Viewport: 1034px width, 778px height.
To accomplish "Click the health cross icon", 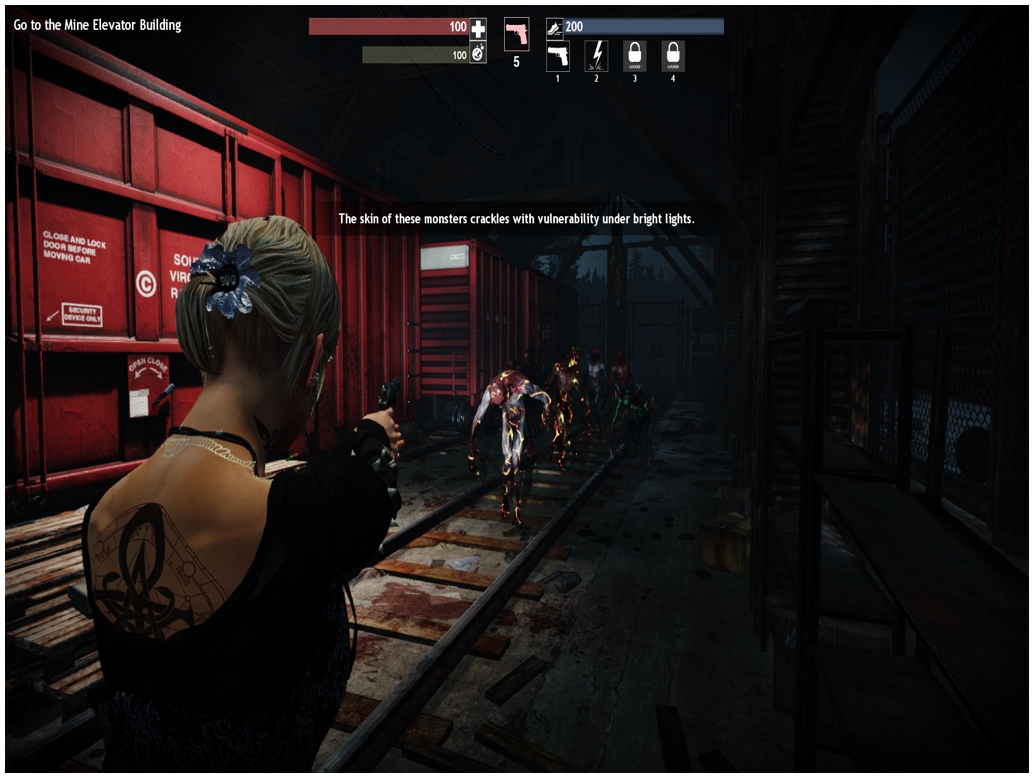I will point(478,28).
